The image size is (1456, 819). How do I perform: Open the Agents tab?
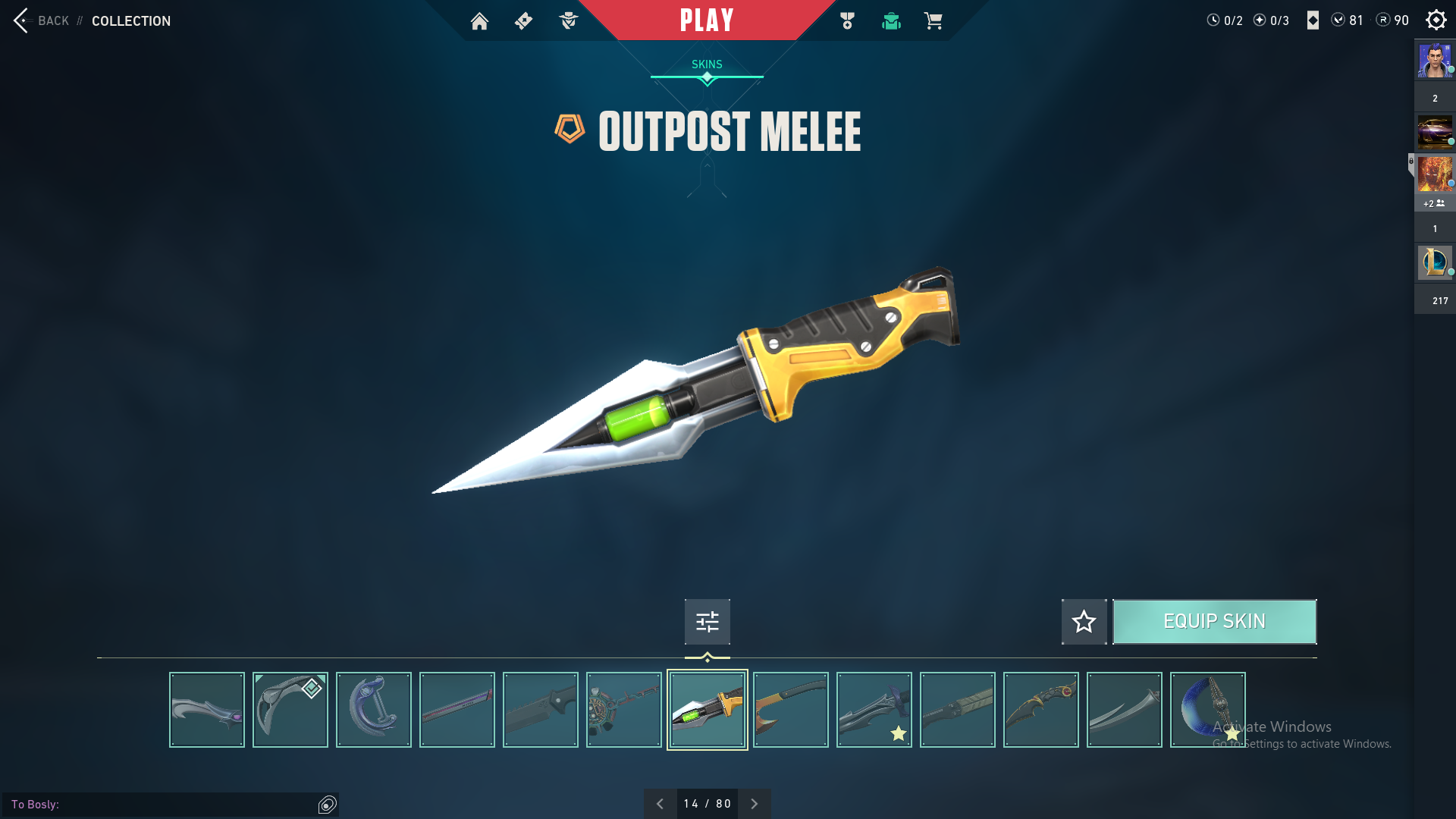click(x=568, y=21)
